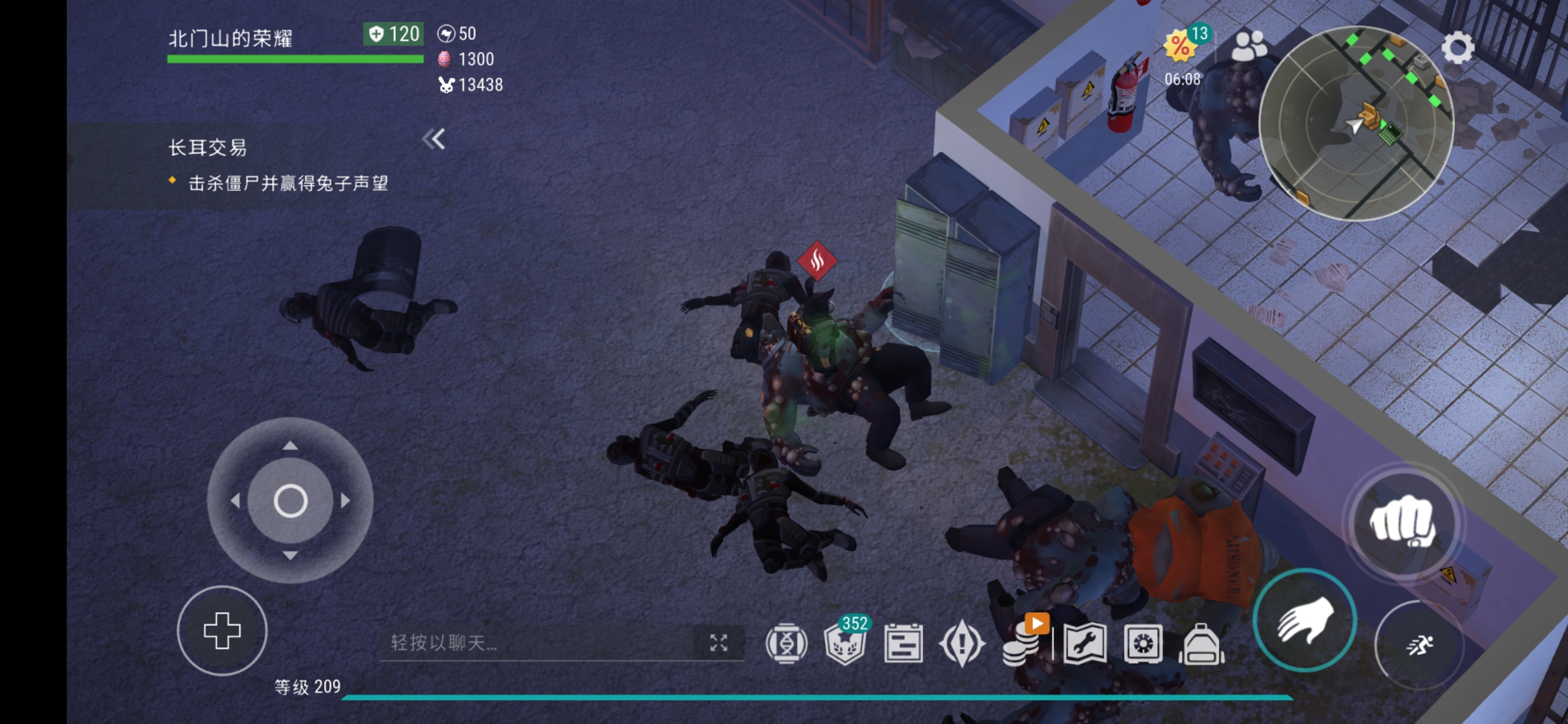Open the settings gear menu
Image resolution: width=1568 pixels, height=724 pixels.
(1457, 48)
